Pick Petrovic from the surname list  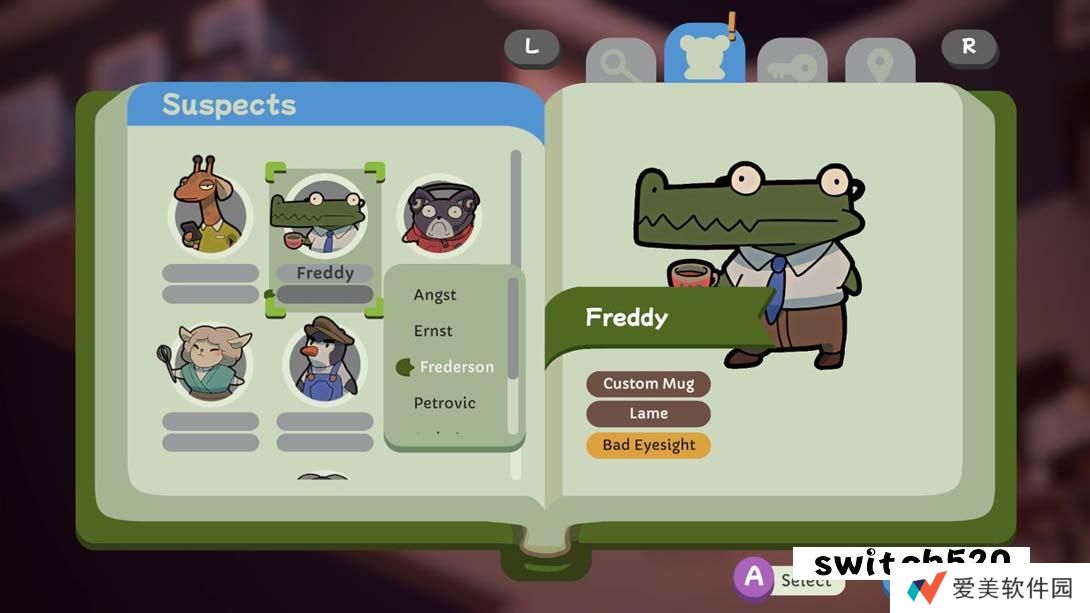(x=445, y=403)
